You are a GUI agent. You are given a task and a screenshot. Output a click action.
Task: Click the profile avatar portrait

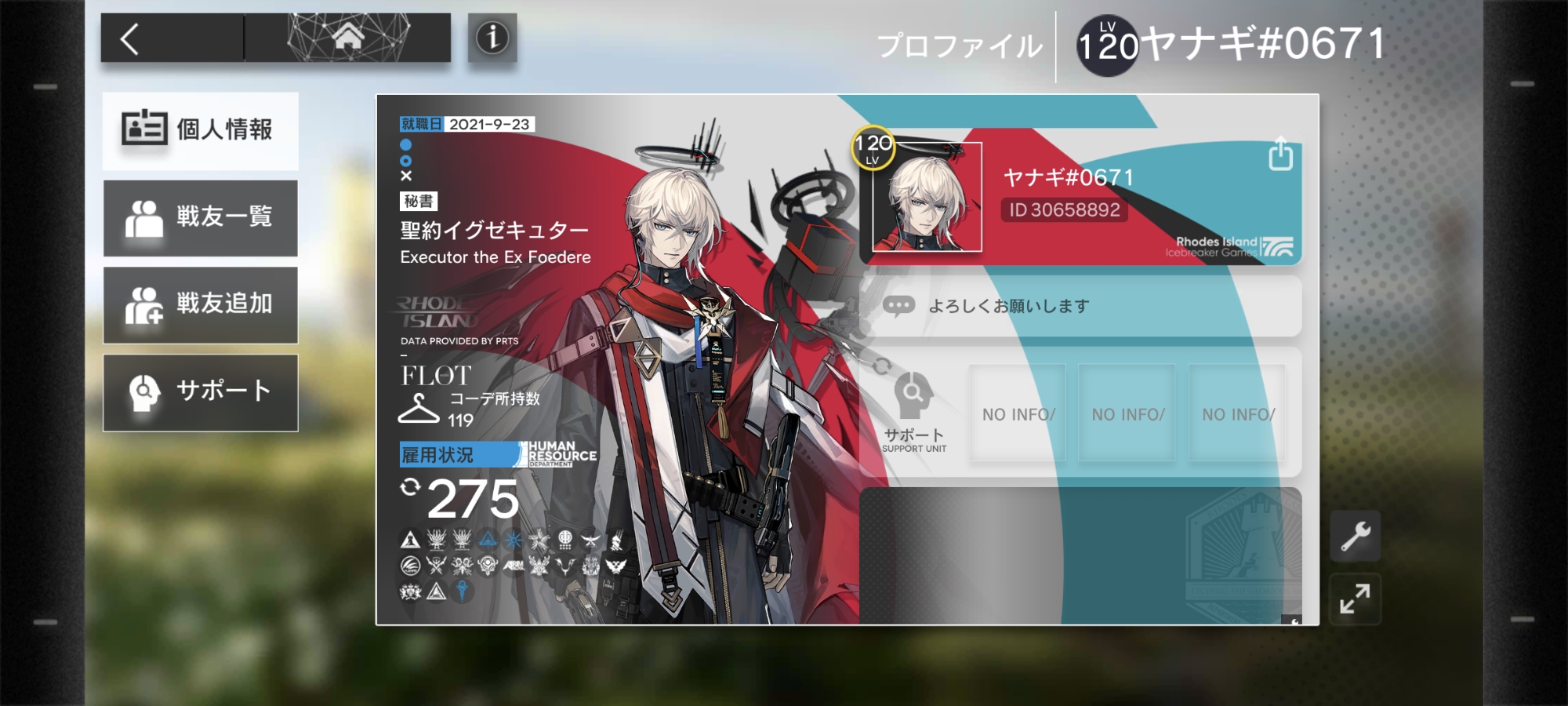(927, 197)
